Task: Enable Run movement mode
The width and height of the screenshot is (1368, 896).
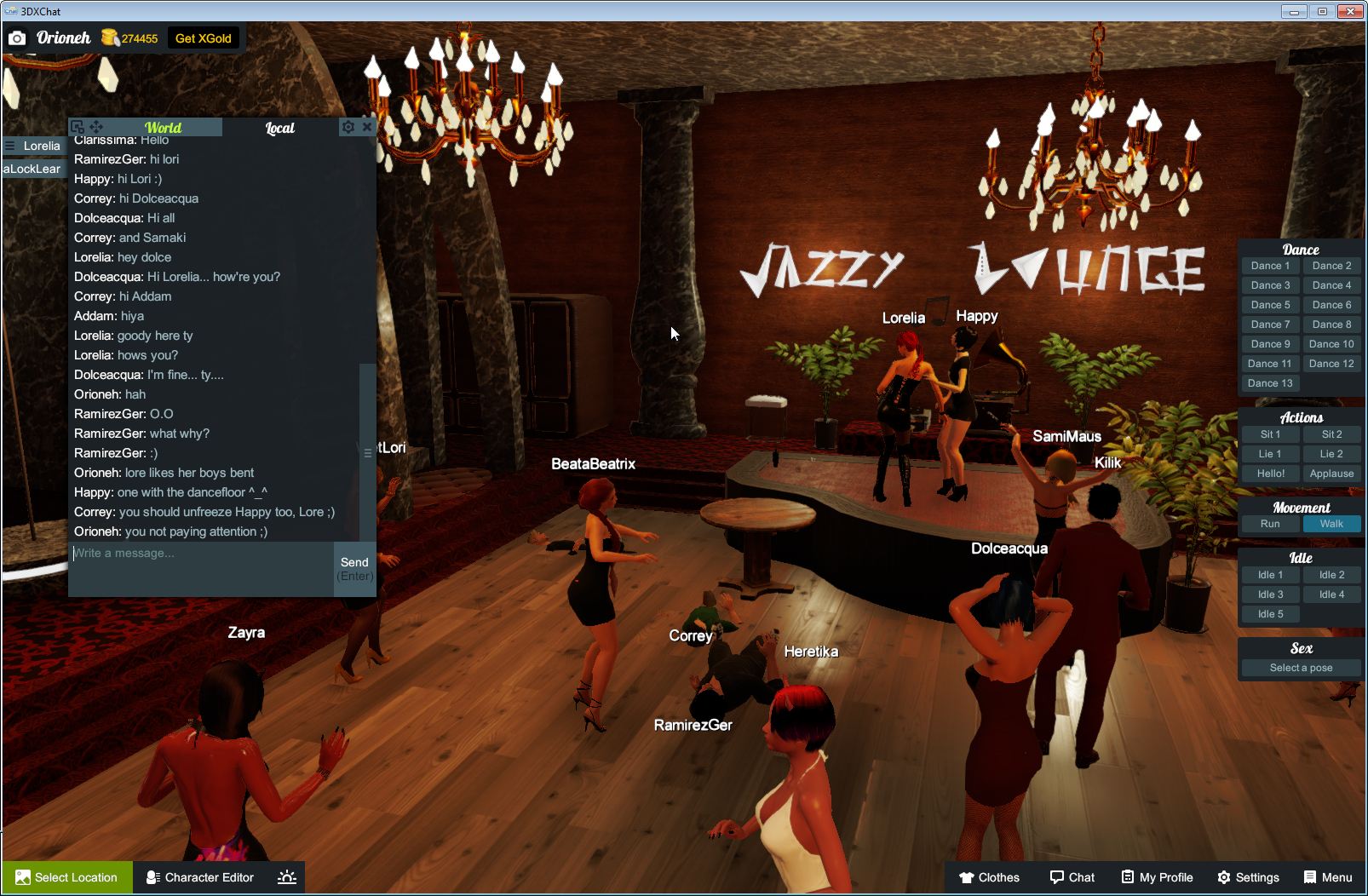Action: pos(1269,524)
